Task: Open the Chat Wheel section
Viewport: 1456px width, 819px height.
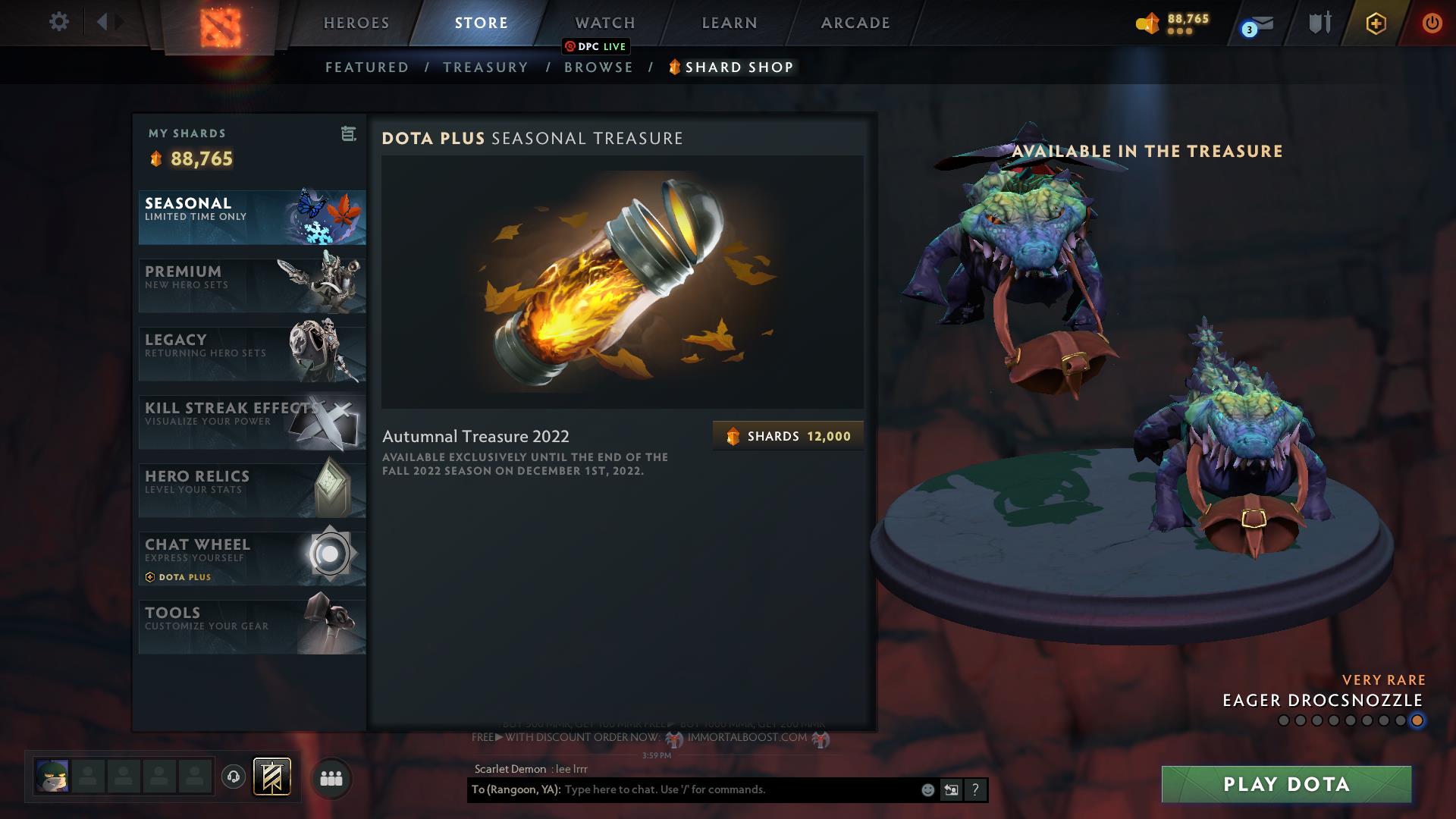Action: tap(252, 557)
